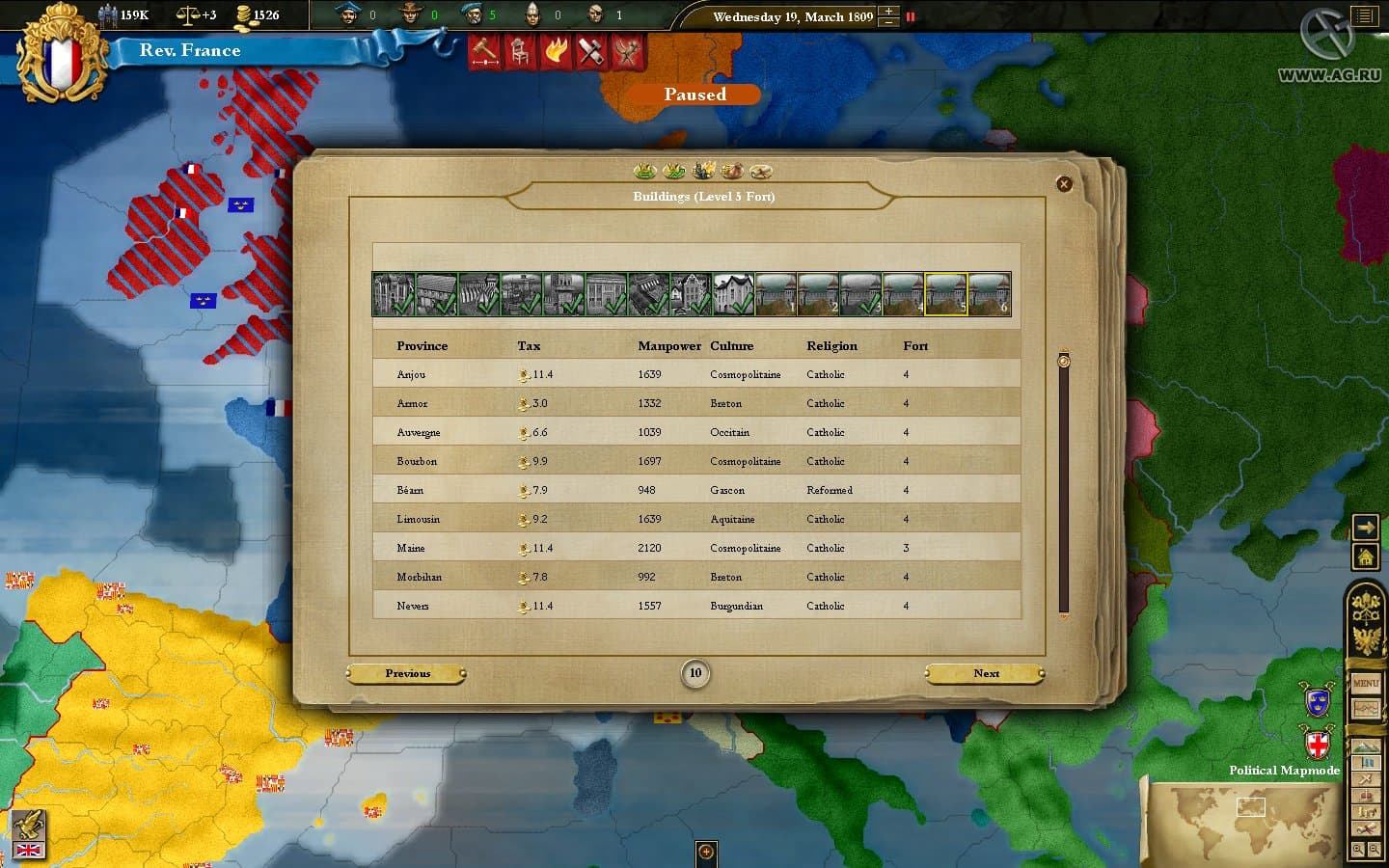The height and width of the screenshot is (868, 1389).
Task: Expand message settings with bottom plus button
Action: pyautogui.click(x=707, y=853)
